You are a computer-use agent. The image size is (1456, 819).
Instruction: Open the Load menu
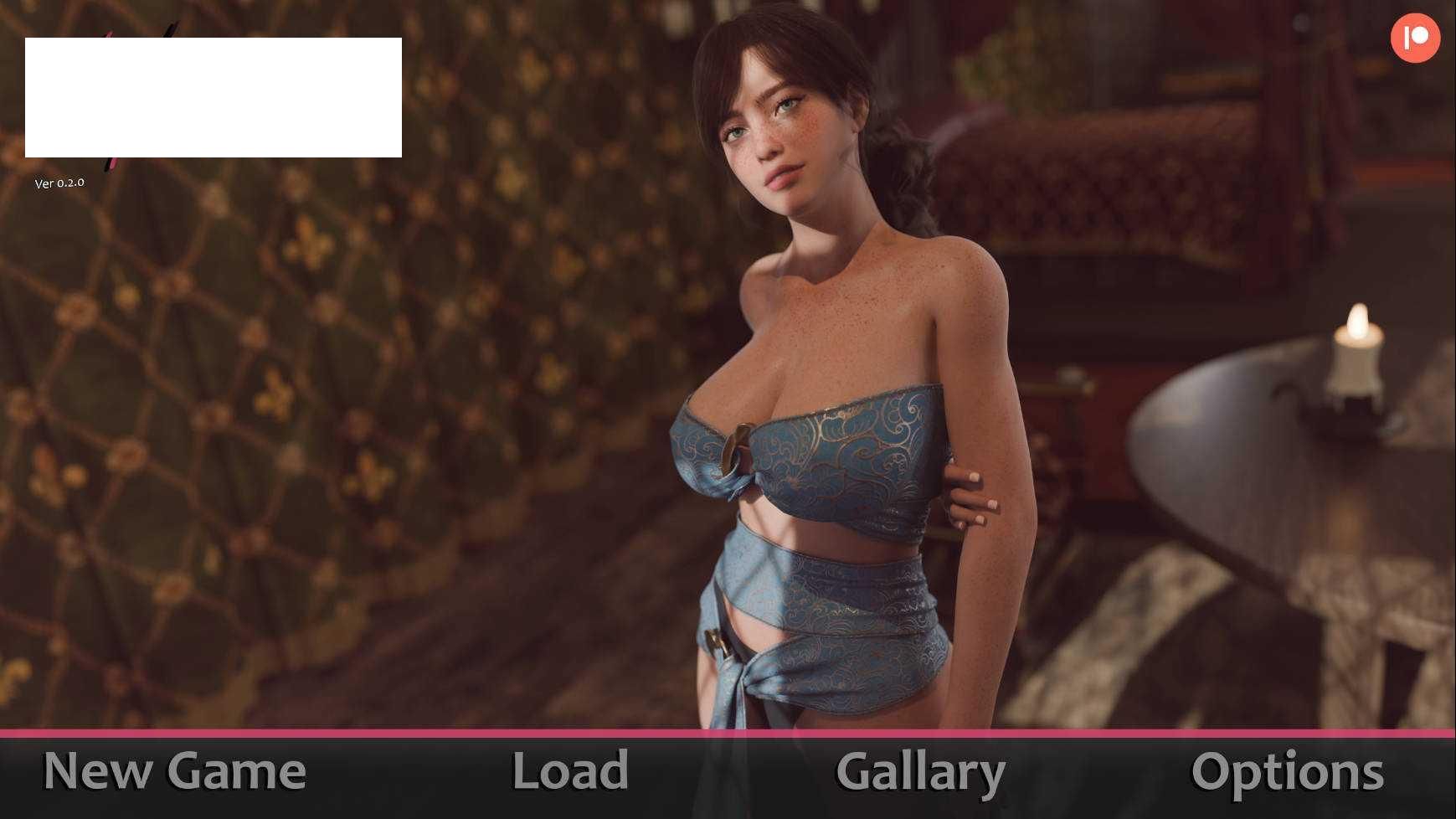pos(570,771)
